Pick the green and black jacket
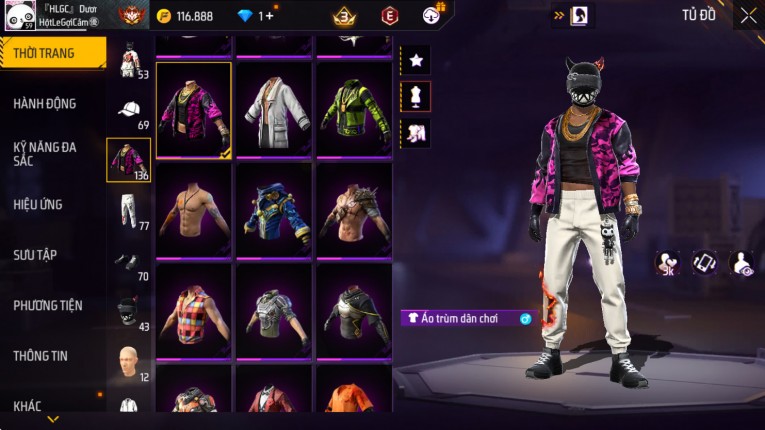This screenshot has height=430, width=765. click(353, 109)
